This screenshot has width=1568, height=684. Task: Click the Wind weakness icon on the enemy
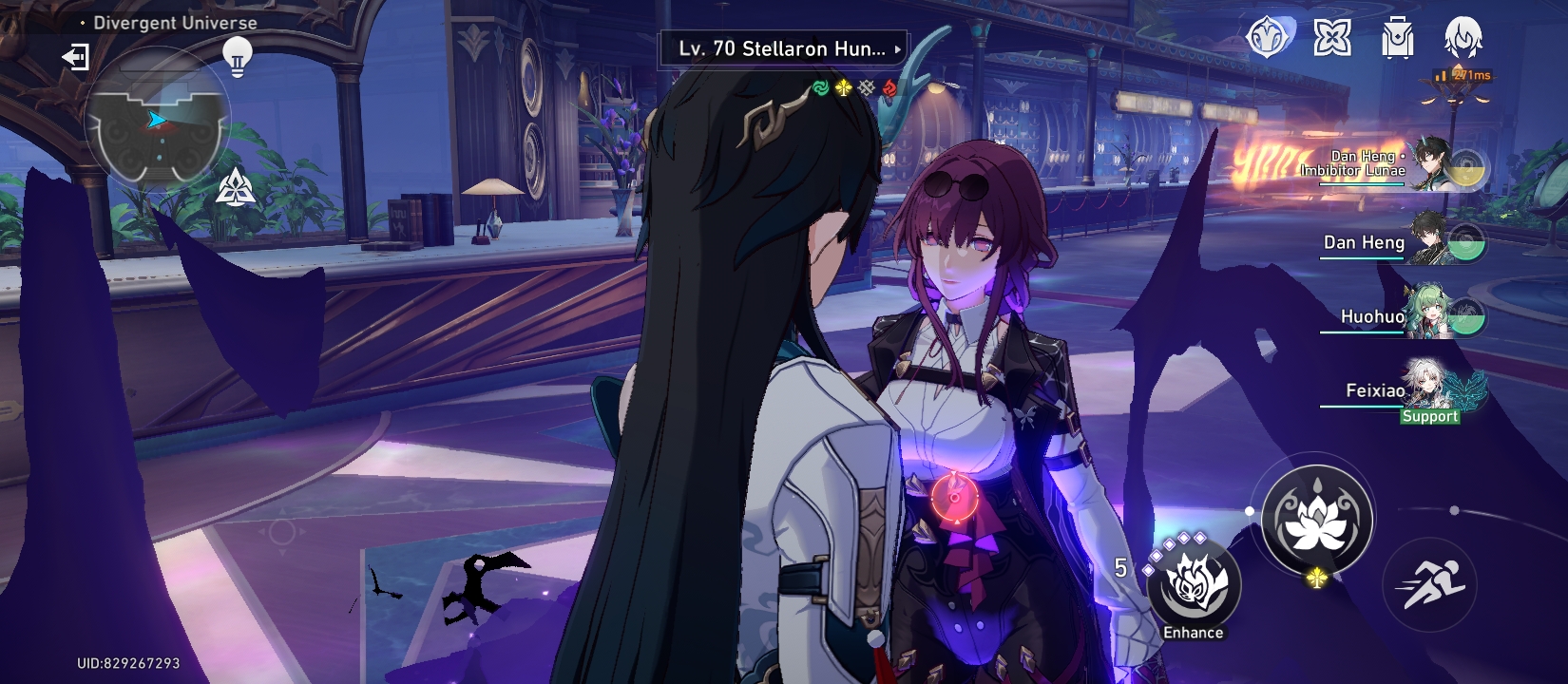(819, 86)
